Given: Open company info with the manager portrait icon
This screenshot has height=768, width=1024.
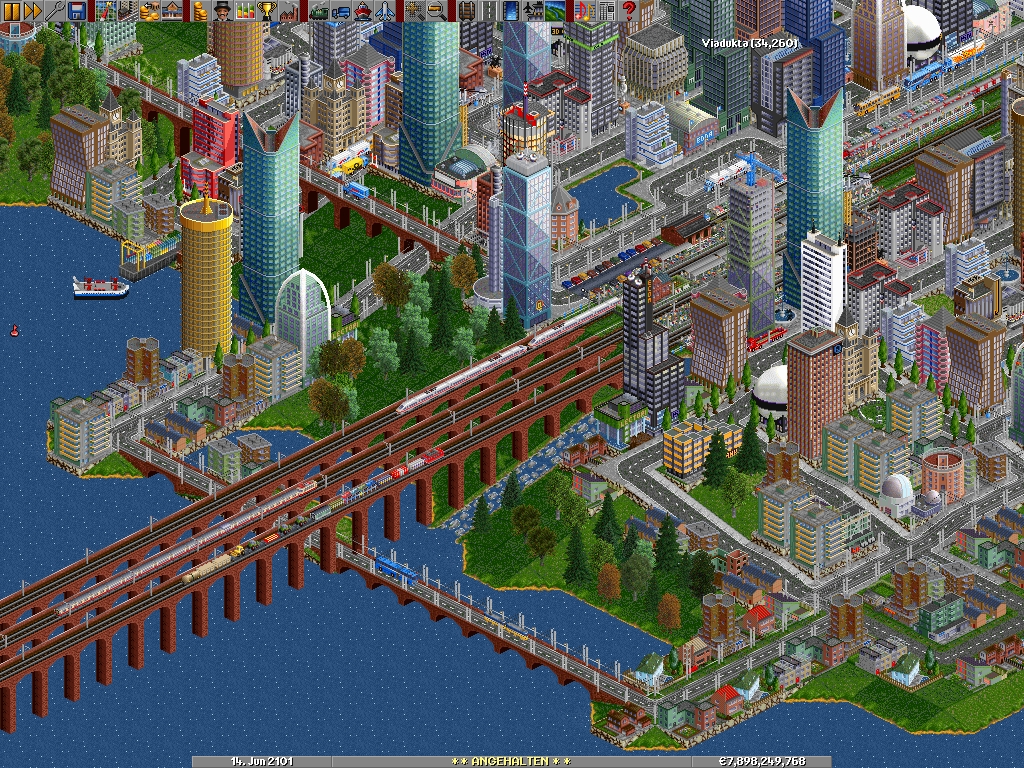Looking at the screenshot, I should tap(223, 11).
